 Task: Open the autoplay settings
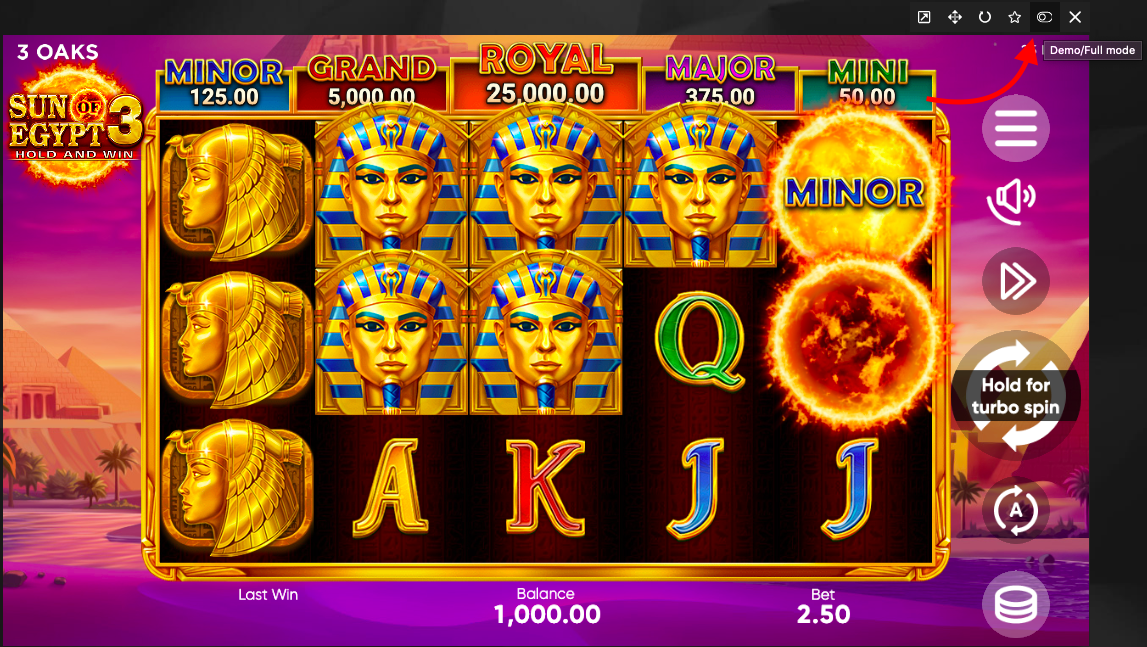click(x=1015, y=511)
